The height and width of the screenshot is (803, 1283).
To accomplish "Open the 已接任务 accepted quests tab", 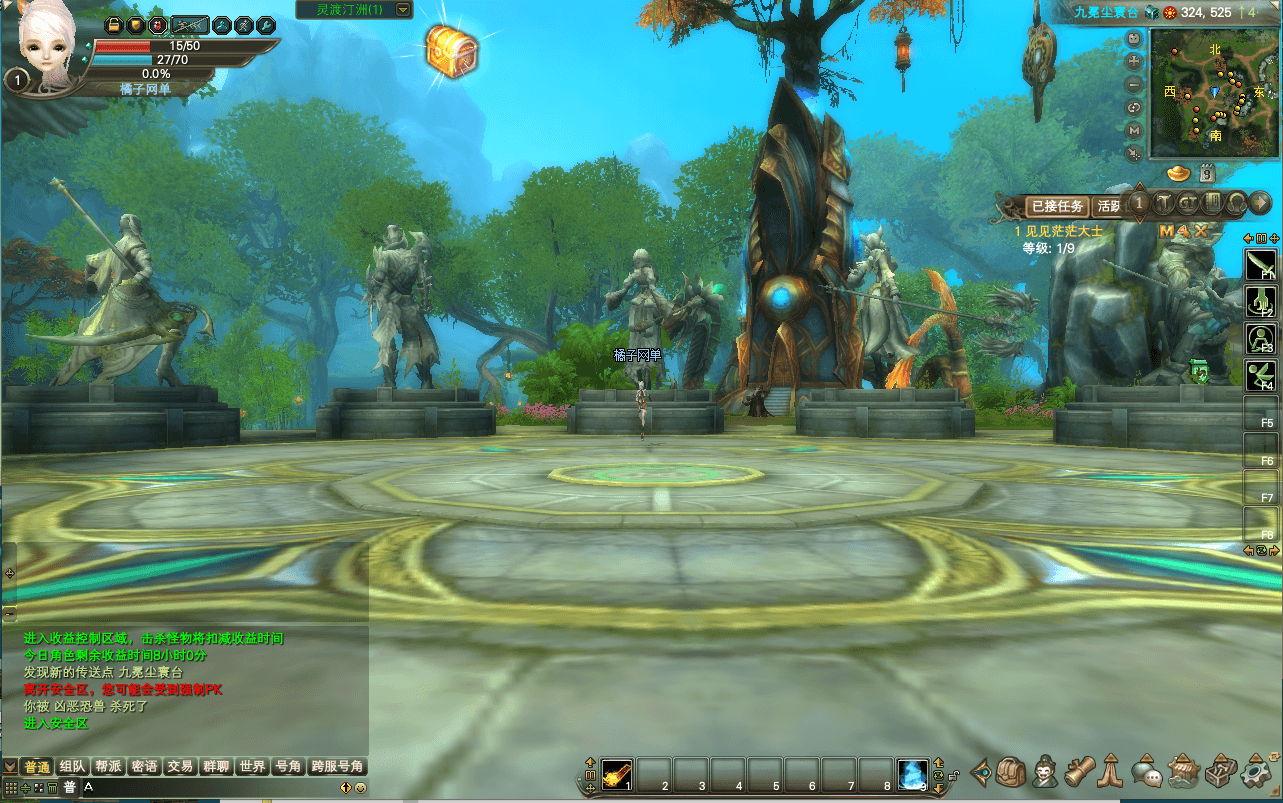I will (x=1057, y=206).
